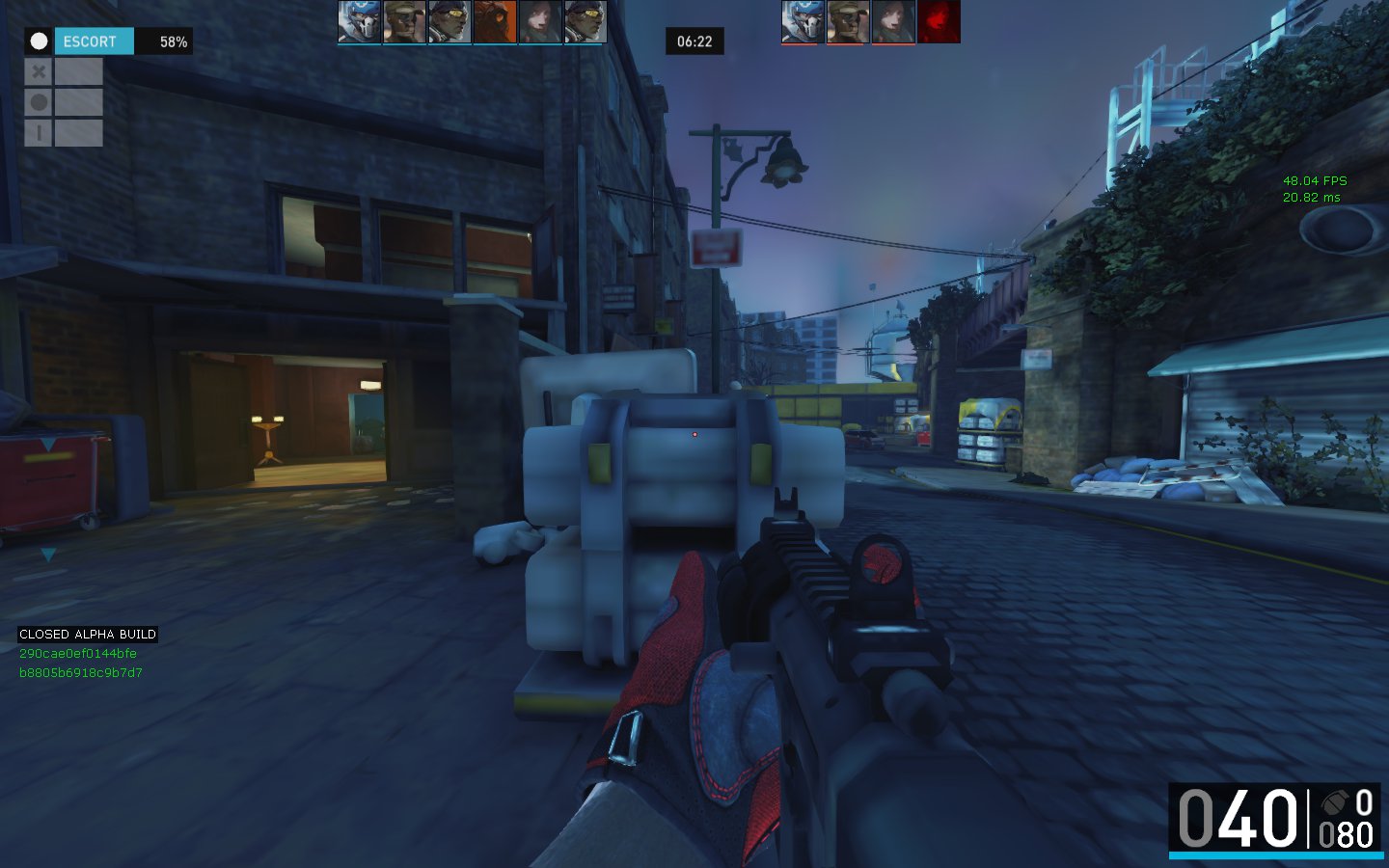This screenshot has width=1389, height=868.
Task: Choose the orange-tinted teammate portrait
Action: click(x=495, y=21)
